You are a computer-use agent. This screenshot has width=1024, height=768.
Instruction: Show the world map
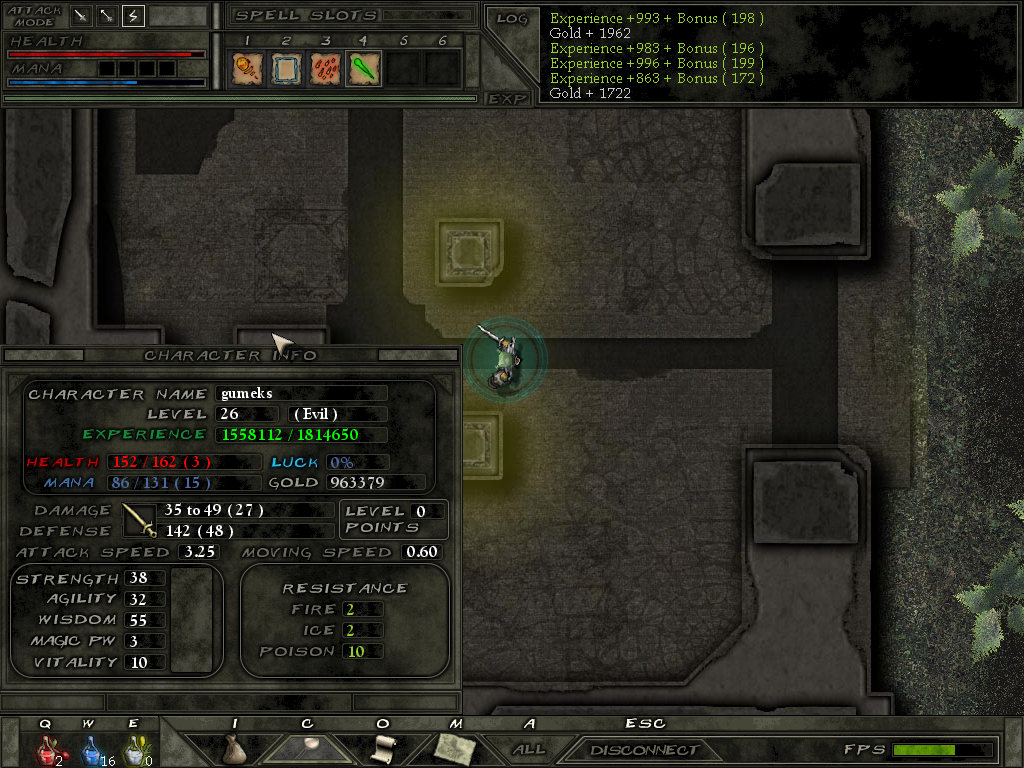455,748
